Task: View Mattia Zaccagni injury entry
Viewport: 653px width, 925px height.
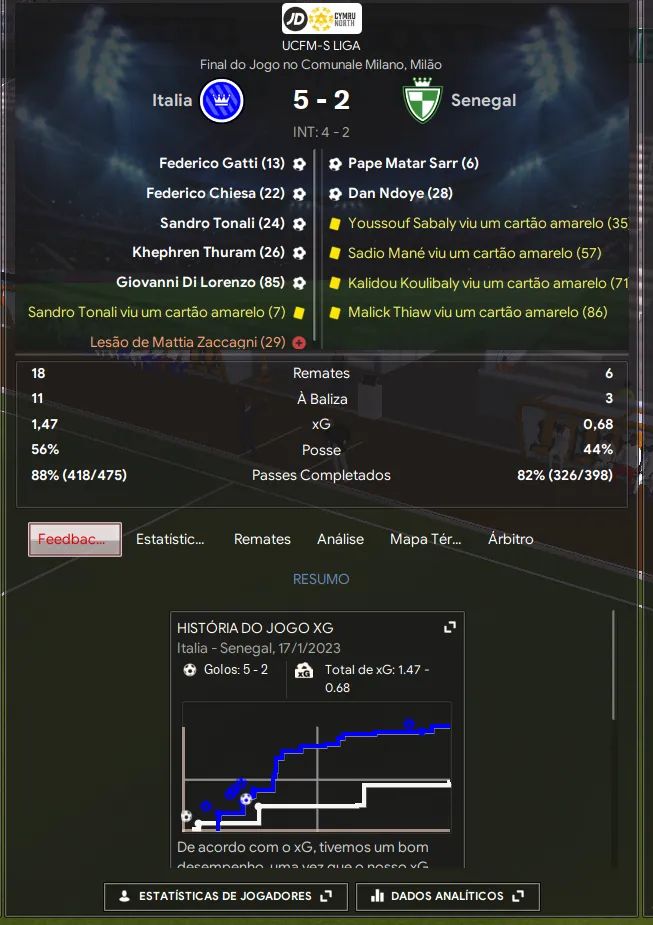Action: (189, 342)
